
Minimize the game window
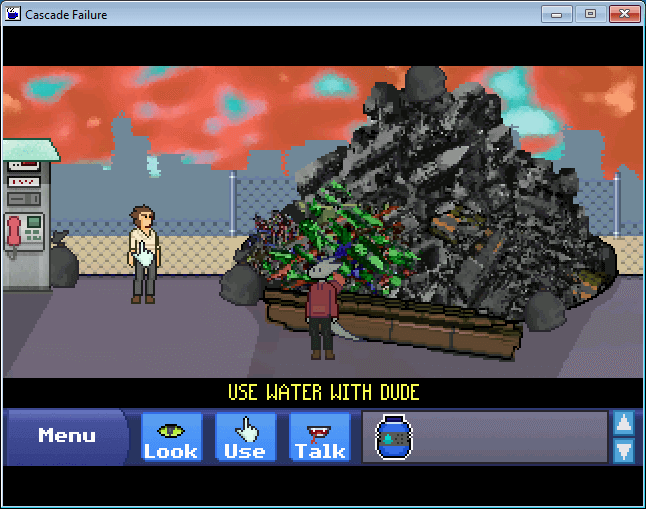[556, 14]
